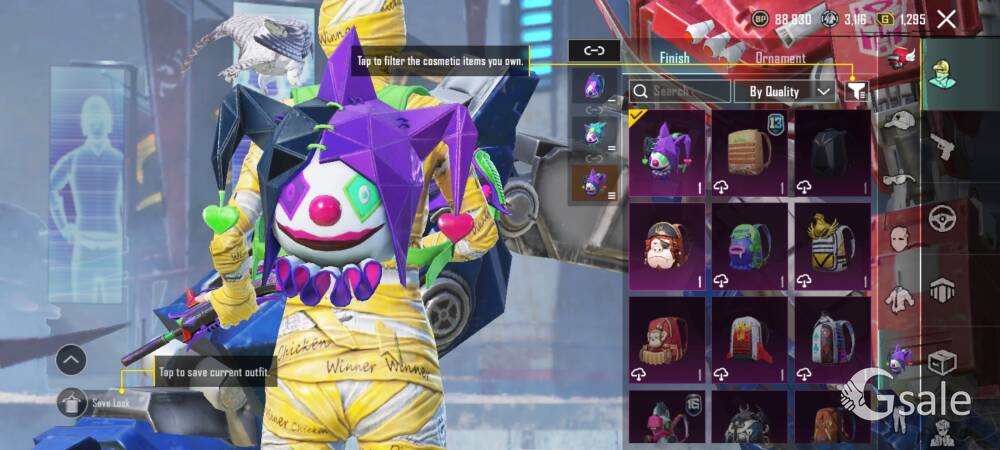The width and height of the screenshot is (1000, 450).
Task: Switch to the Ornament tab
Action: pyautogui.click(x=781, y=58)
